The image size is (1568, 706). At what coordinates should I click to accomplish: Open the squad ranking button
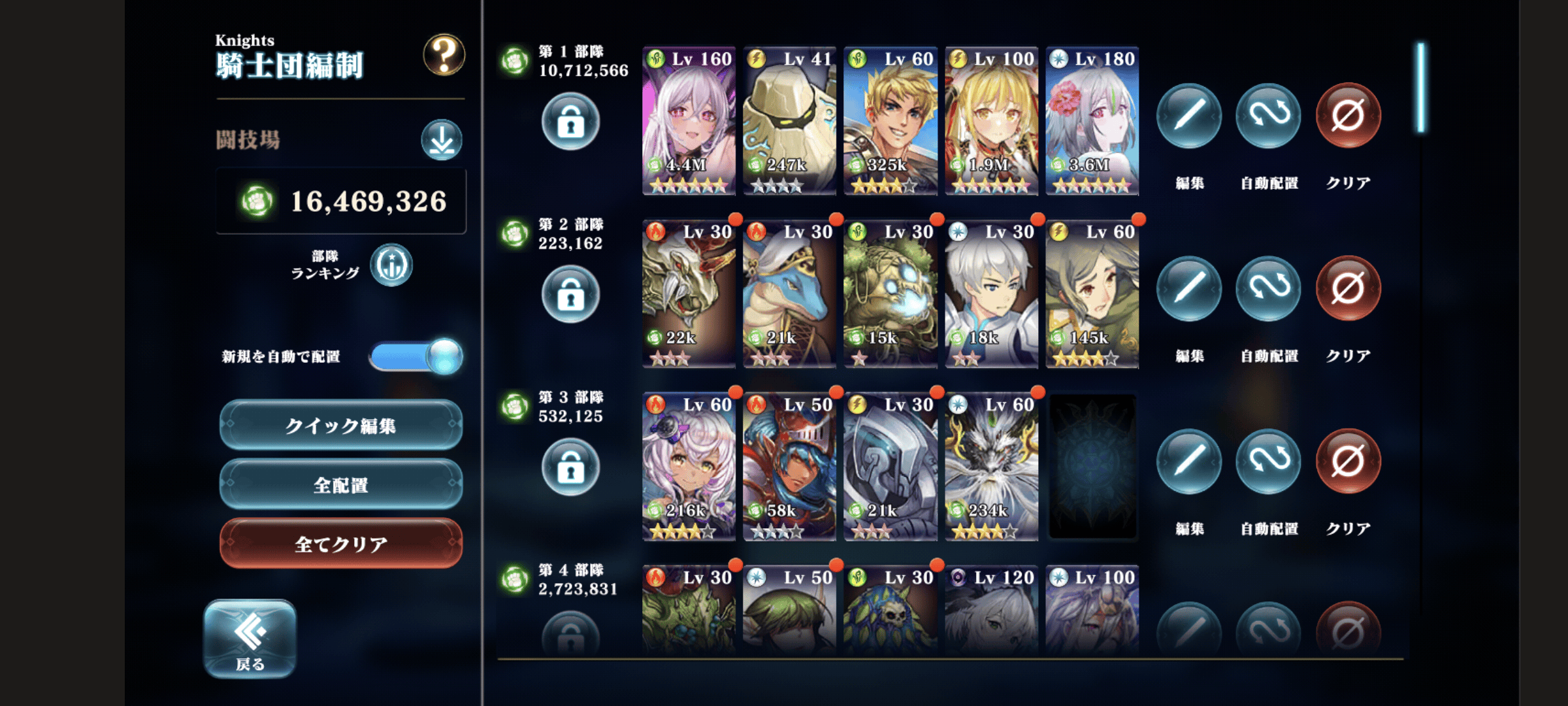pyautogui.click(x=391, y=265)
